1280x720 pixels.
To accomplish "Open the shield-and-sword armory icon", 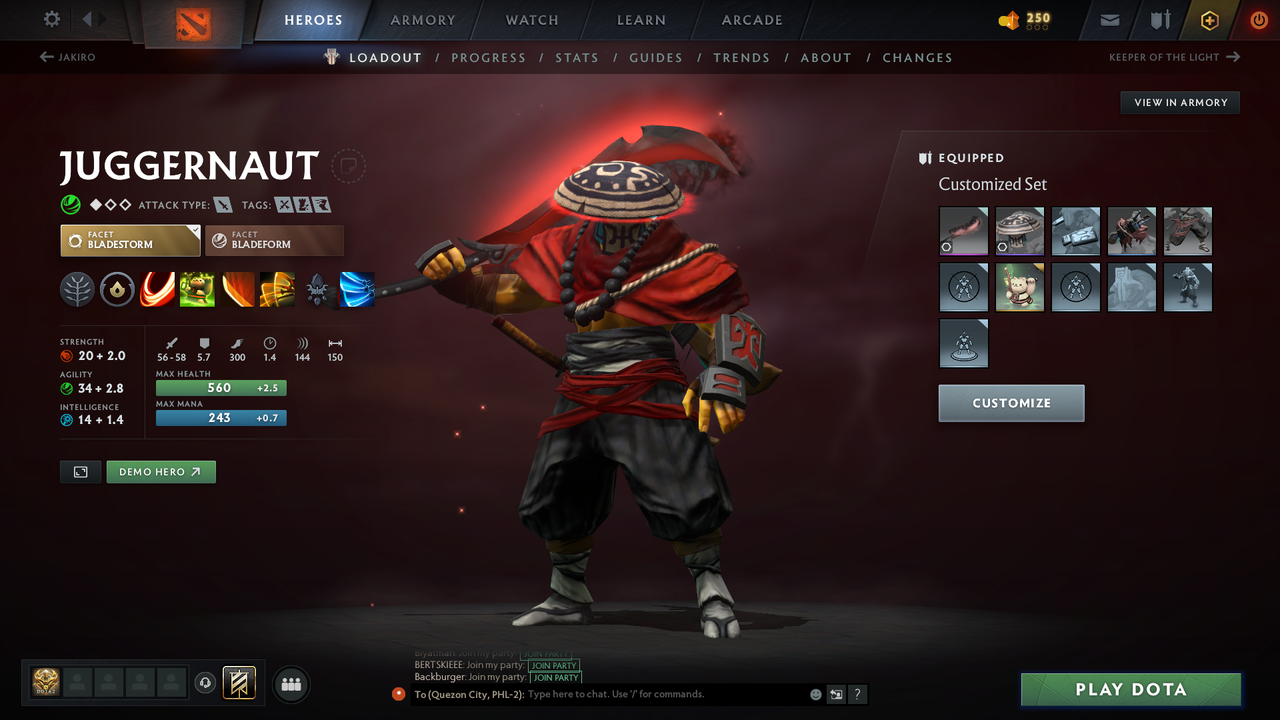I will 1160,19.
